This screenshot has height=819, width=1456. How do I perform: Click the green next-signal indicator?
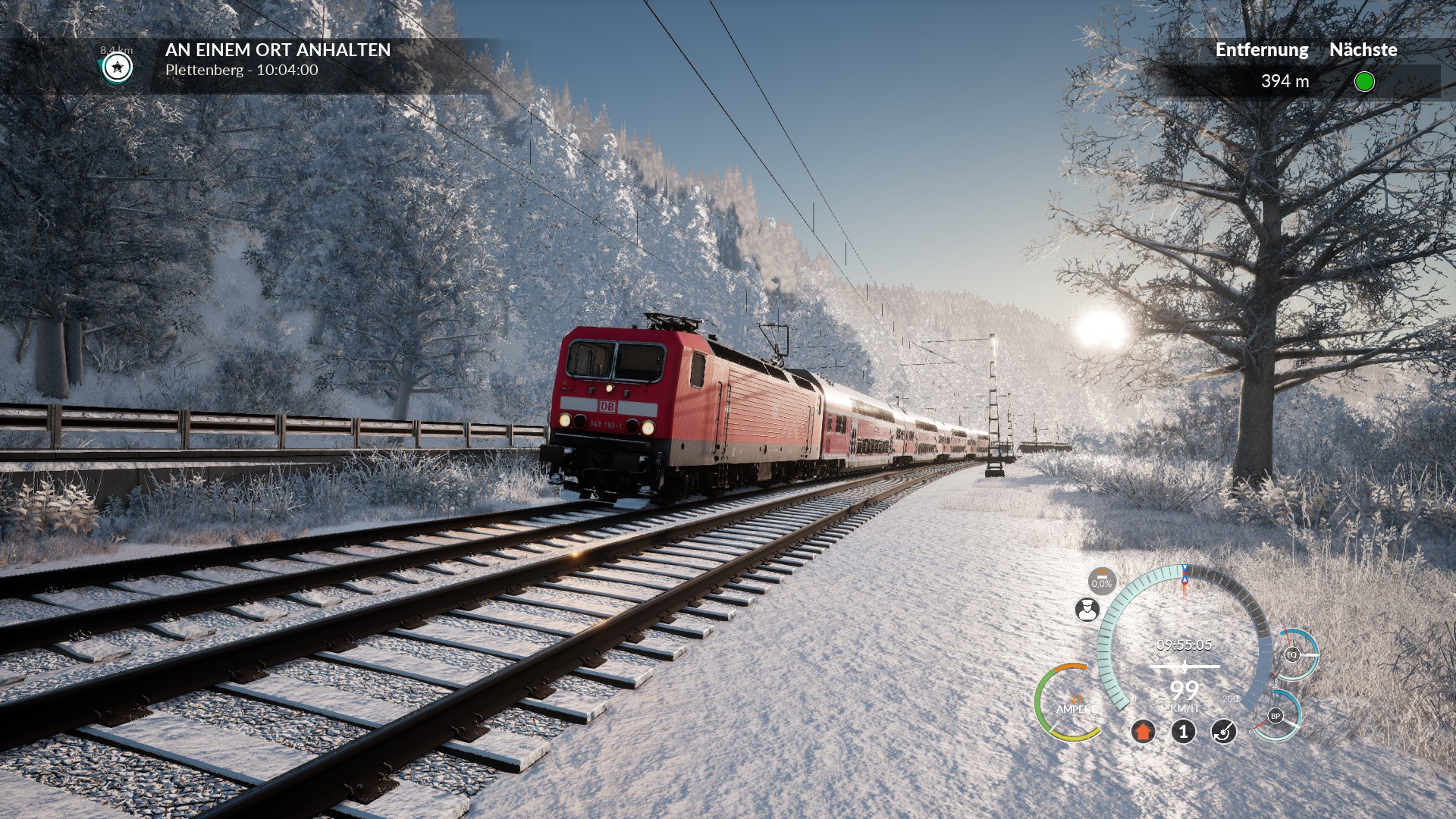[x=1363, y=81]
